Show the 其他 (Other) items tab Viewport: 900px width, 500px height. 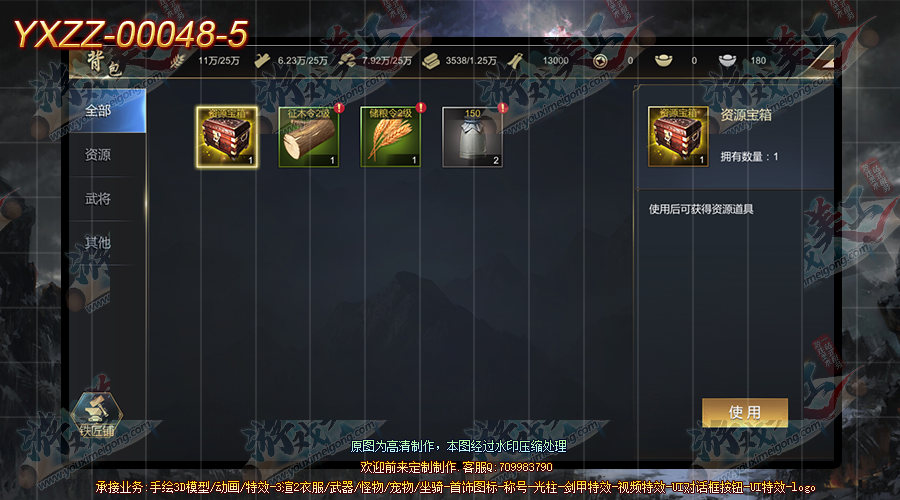click(98, 243)
